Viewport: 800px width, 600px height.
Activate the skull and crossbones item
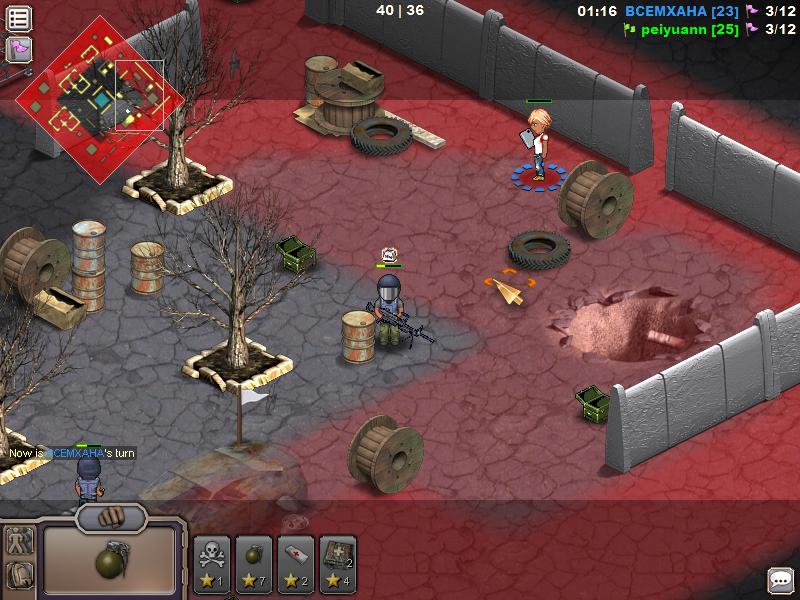(212, 563)
